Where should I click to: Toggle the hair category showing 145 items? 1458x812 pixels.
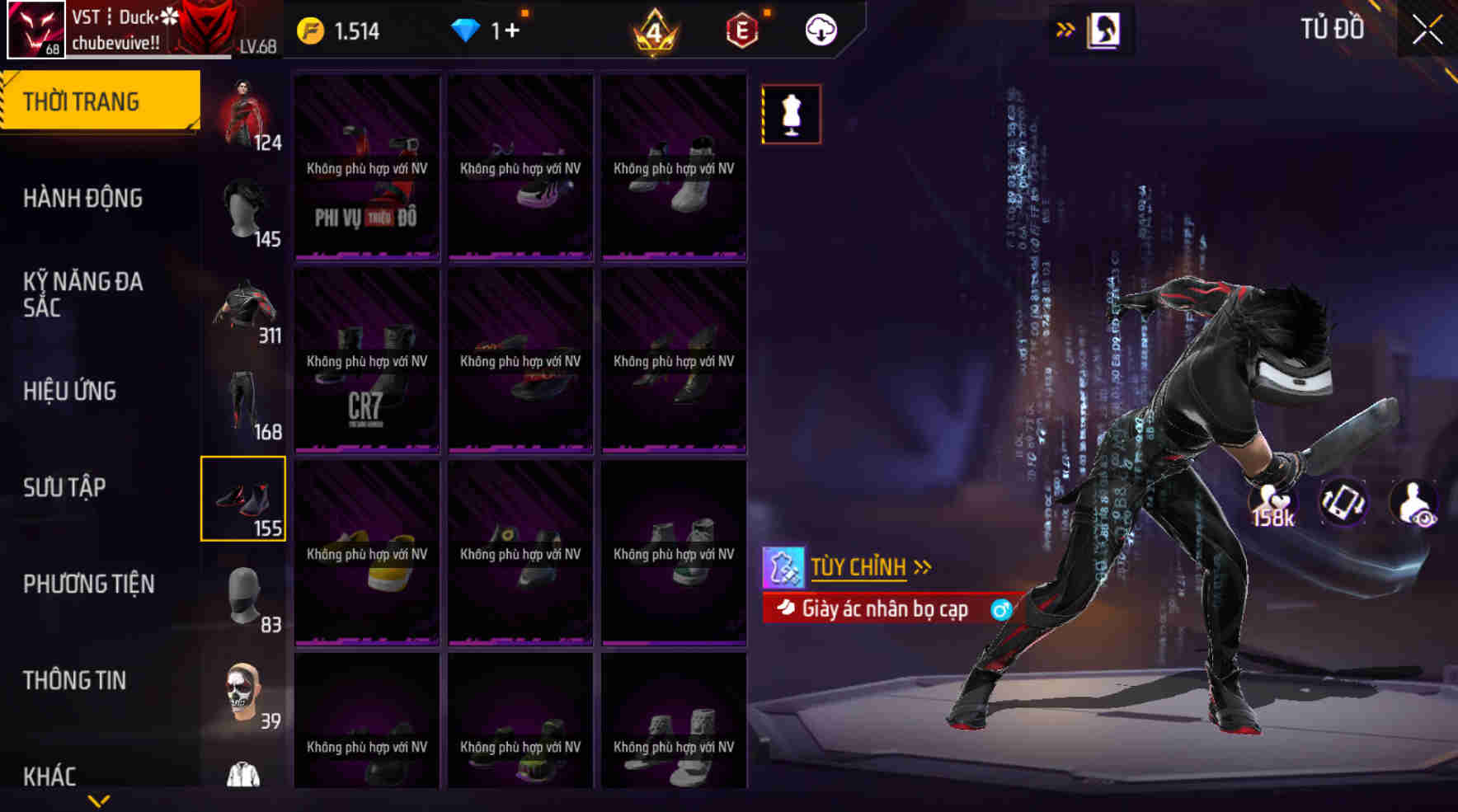coord(243,209)
